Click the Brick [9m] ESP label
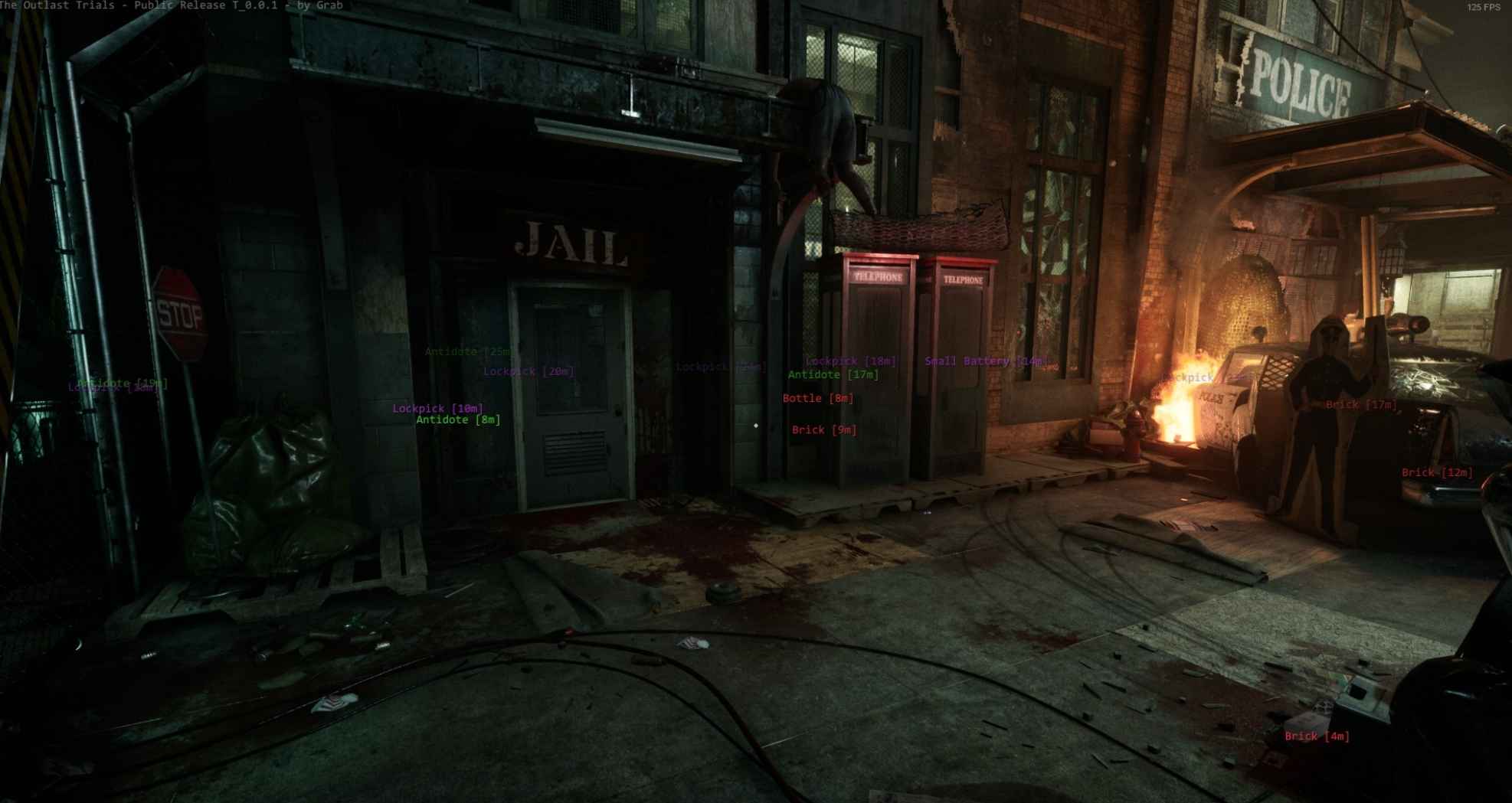Viewport: 1512px width, 803px height. coord(825,429)
